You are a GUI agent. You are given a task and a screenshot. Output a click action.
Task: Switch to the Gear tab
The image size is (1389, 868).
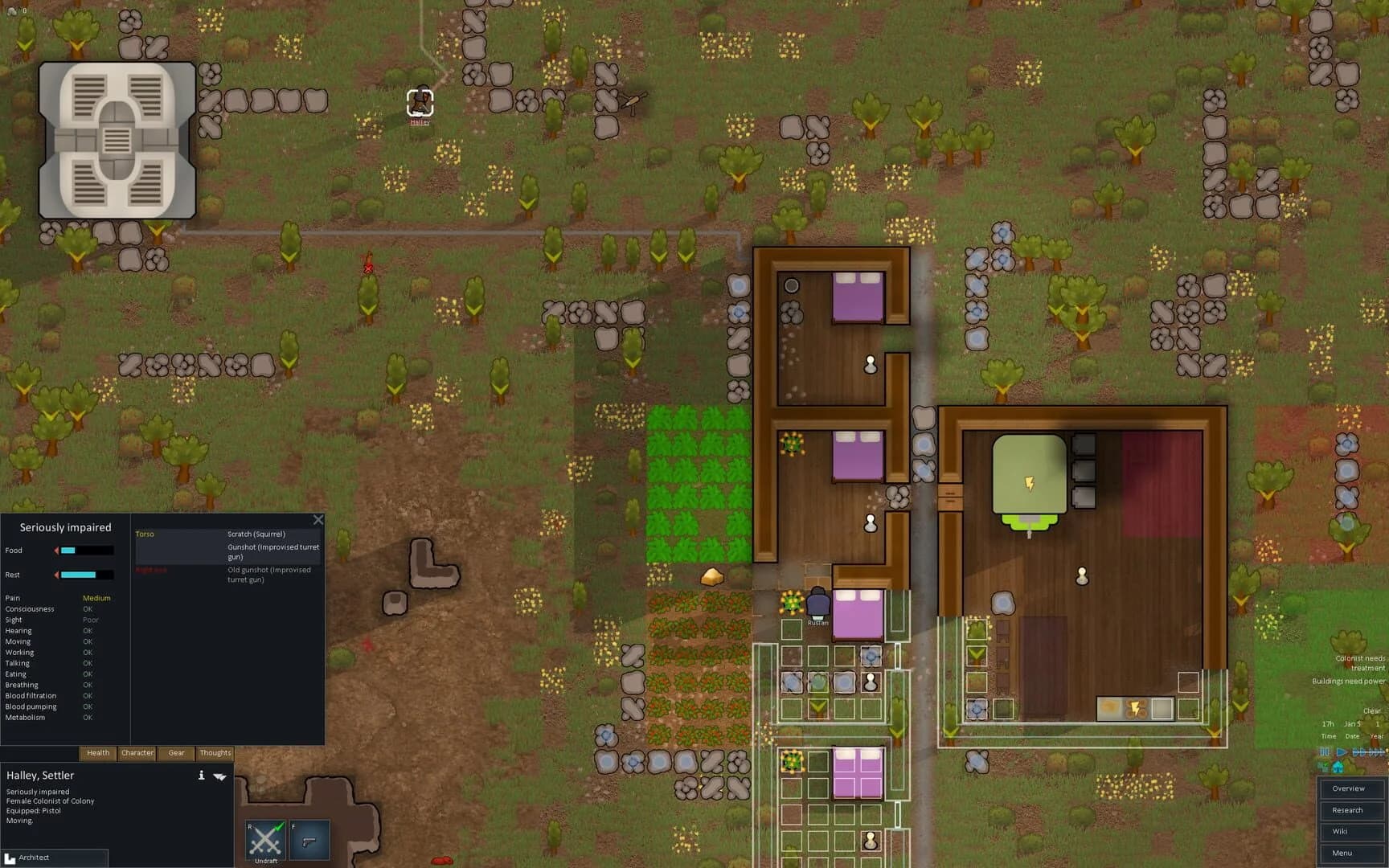tap(175, 753)
